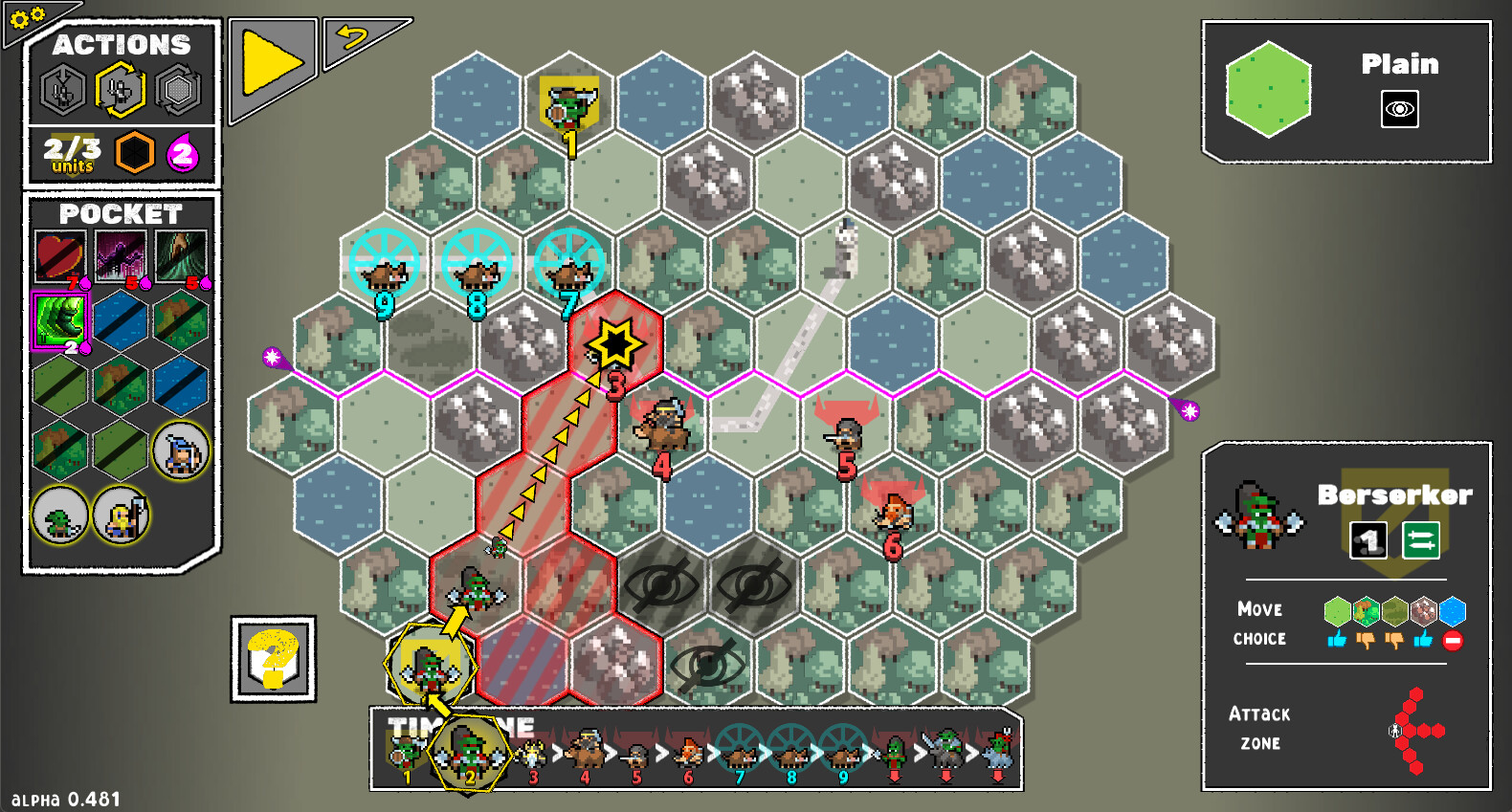1512x812 pixels.
Task: Click the Berserker level 1 badge
Action: click(1370, 540)
